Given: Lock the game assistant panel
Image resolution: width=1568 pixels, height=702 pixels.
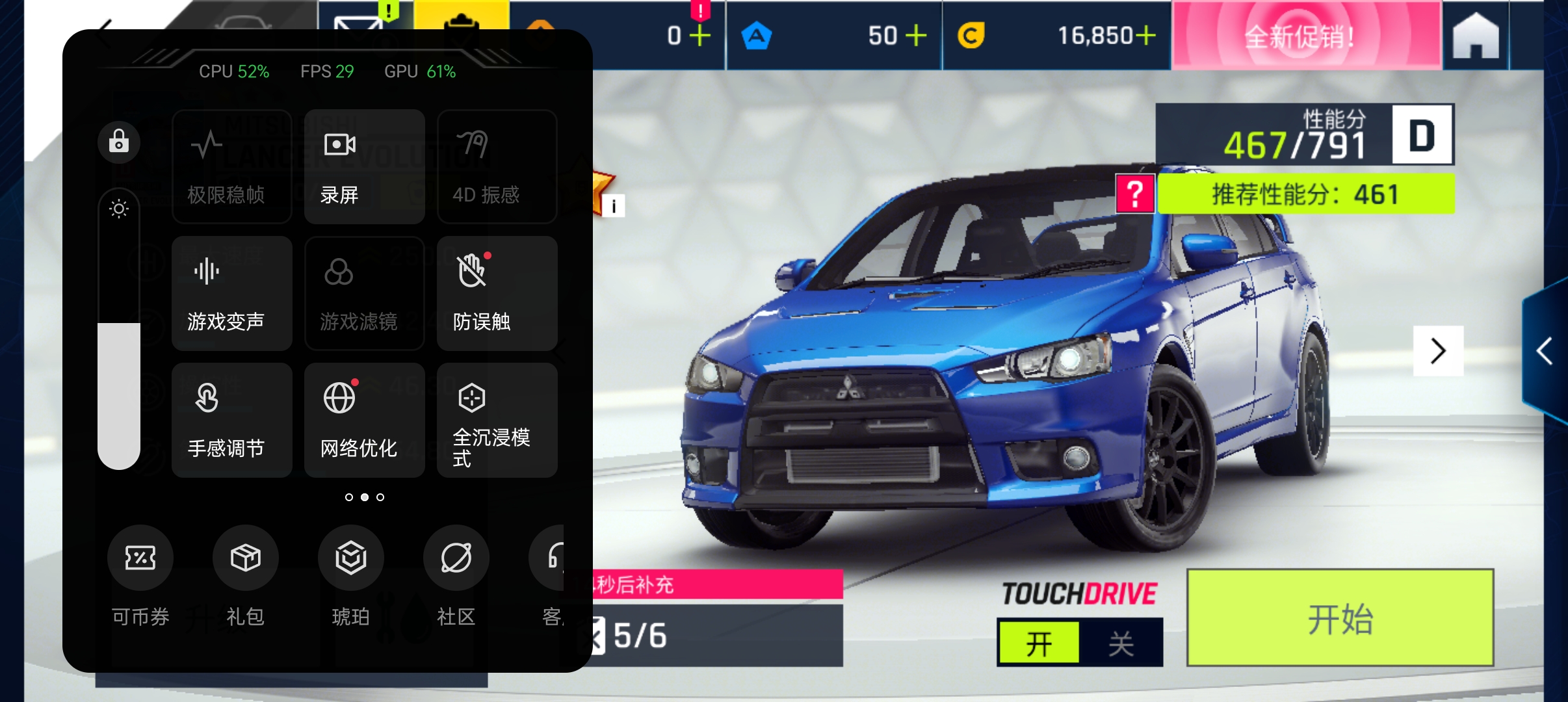Looking at the screenshot, I should pyautogui.click(x=119, y=142).
